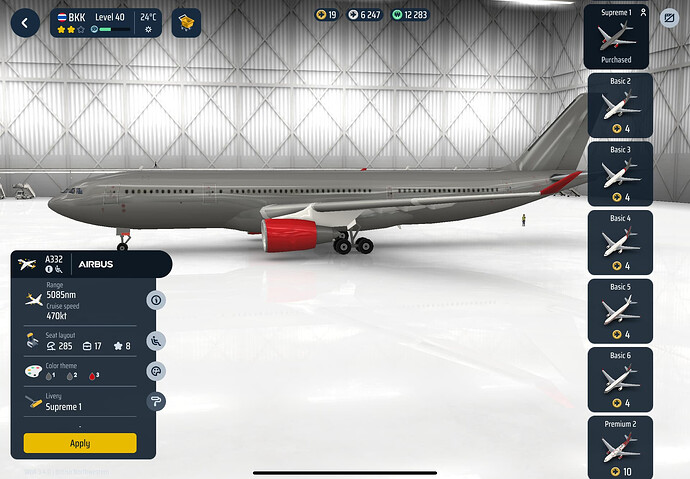Go back with the arrow button

tap(24, 22)
